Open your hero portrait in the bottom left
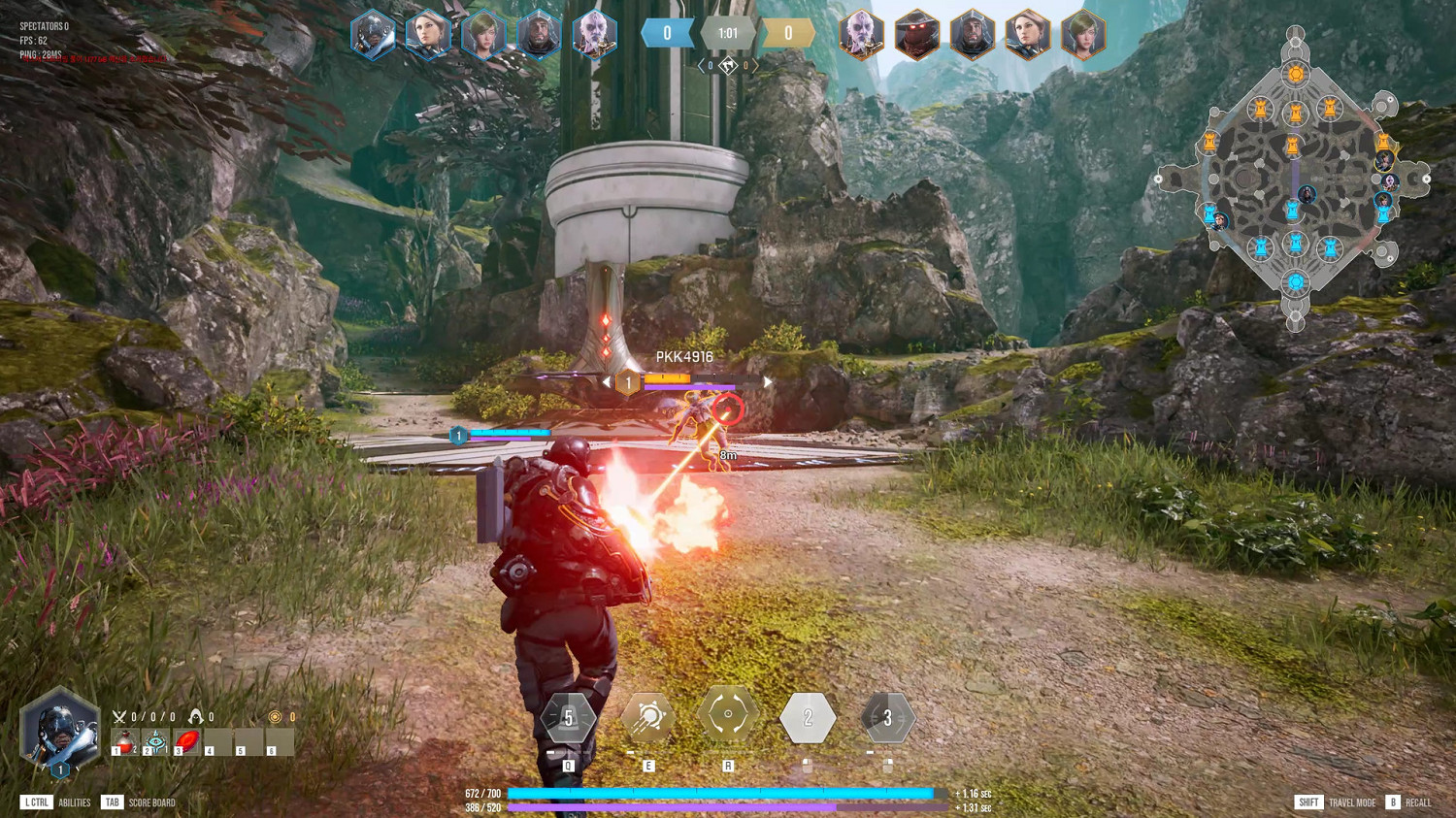 [58, 726]
